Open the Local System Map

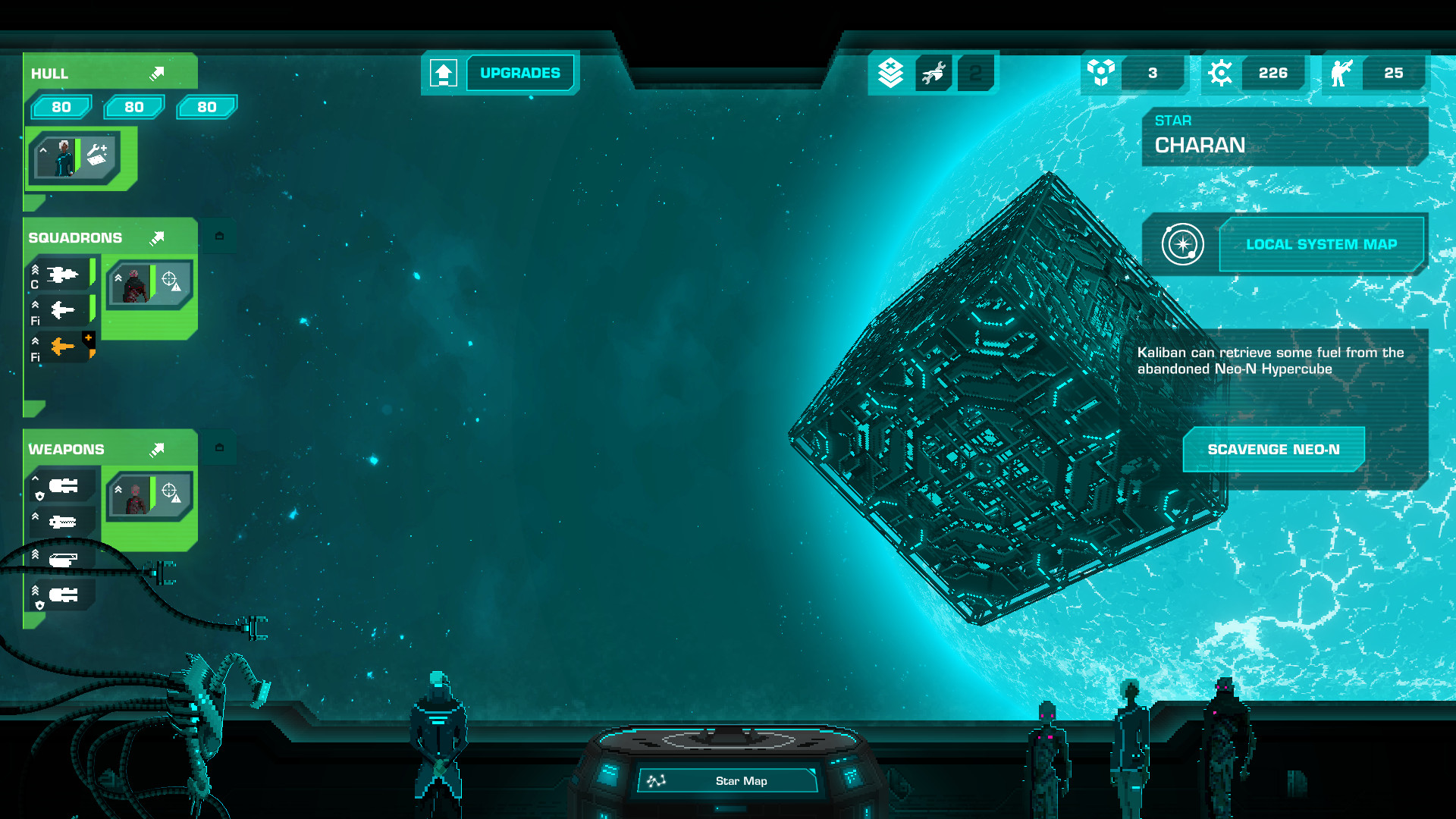1322,244
